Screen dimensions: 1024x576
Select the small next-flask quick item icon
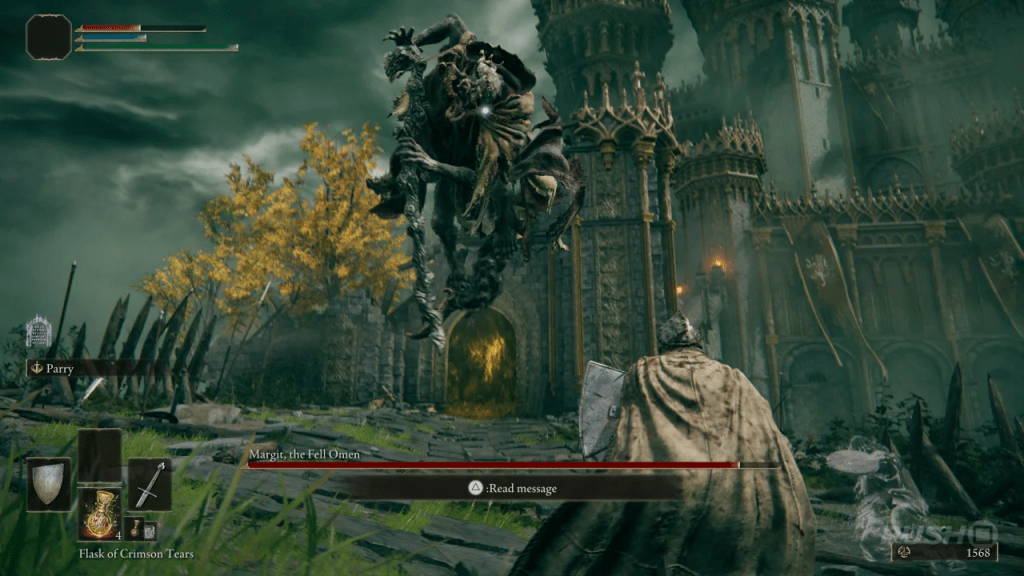click(x=136, y=528)
